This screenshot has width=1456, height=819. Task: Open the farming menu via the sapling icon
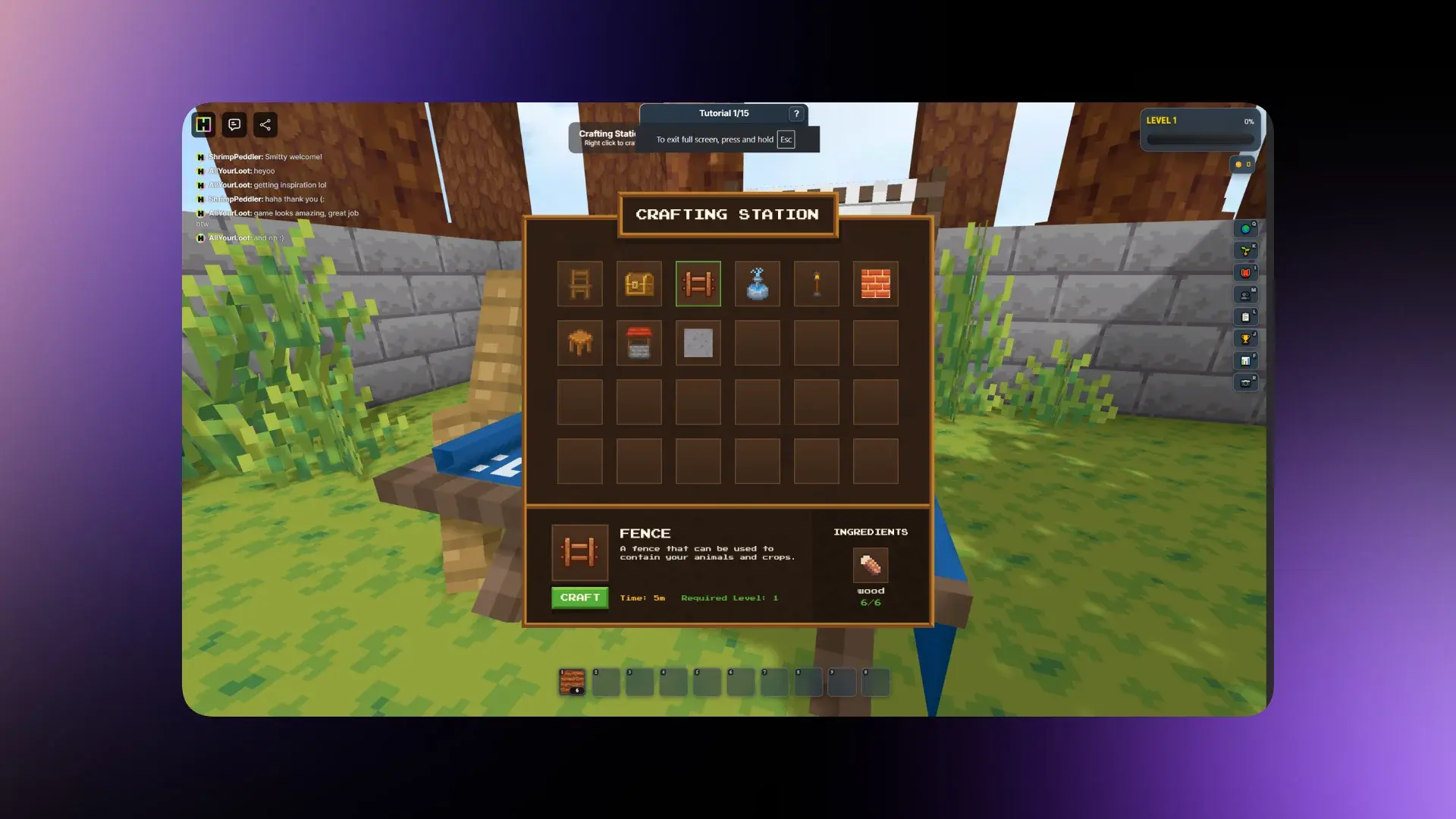[x=1246, y=249]
